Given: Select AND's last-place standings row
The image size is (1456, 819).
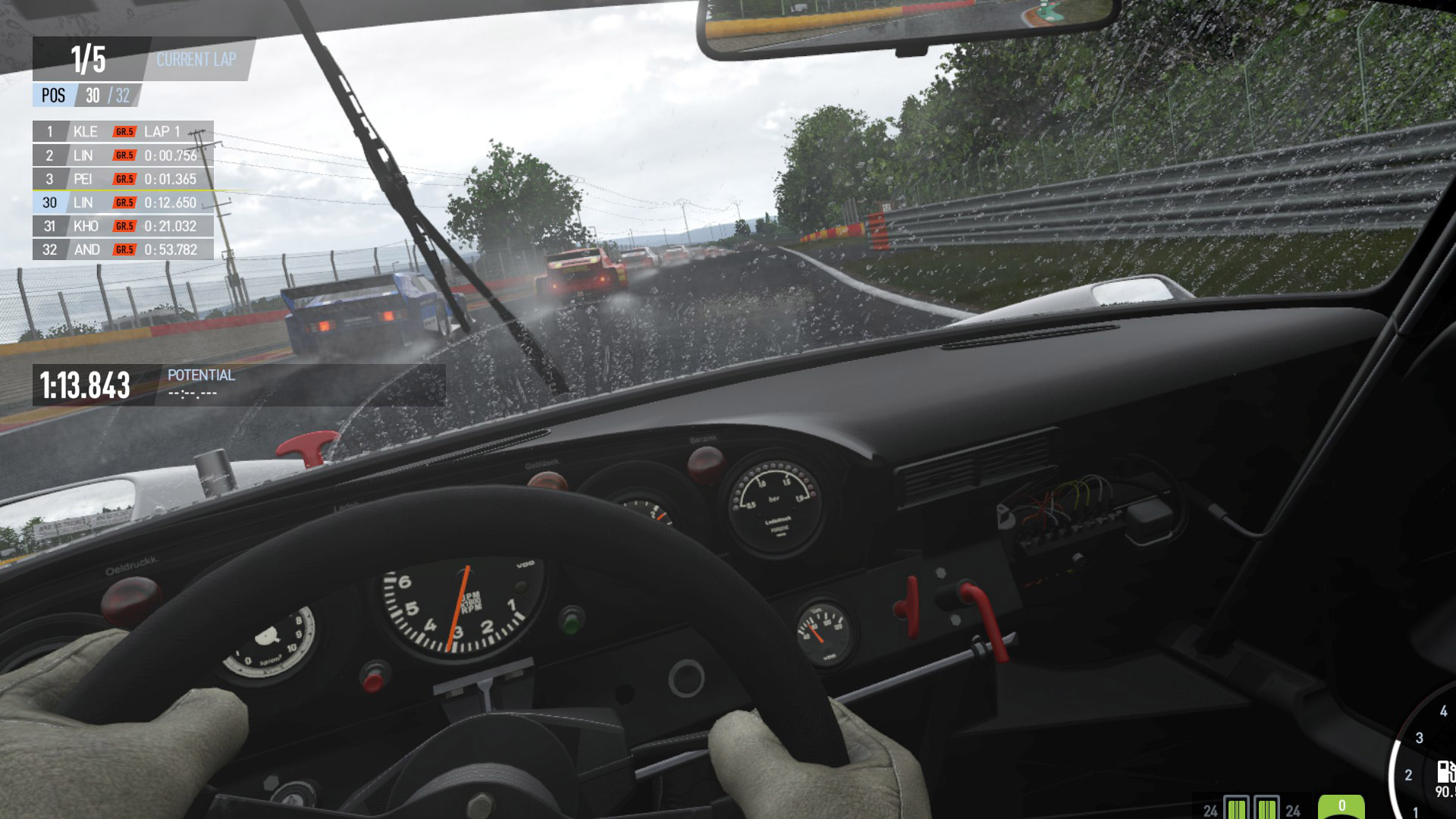Looking at the screenshot, I should click(123, 249).
